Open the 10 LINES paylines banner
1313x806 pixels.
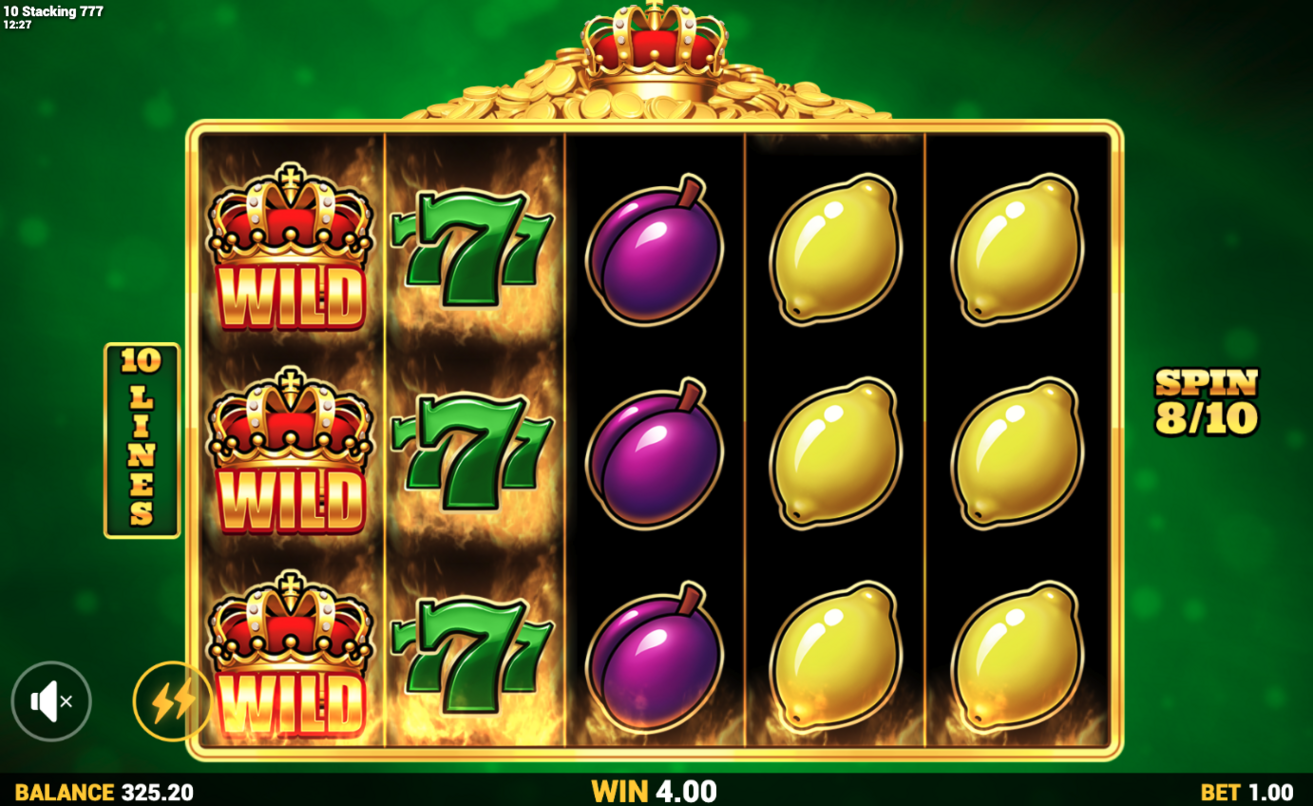(x=140, y=435)
